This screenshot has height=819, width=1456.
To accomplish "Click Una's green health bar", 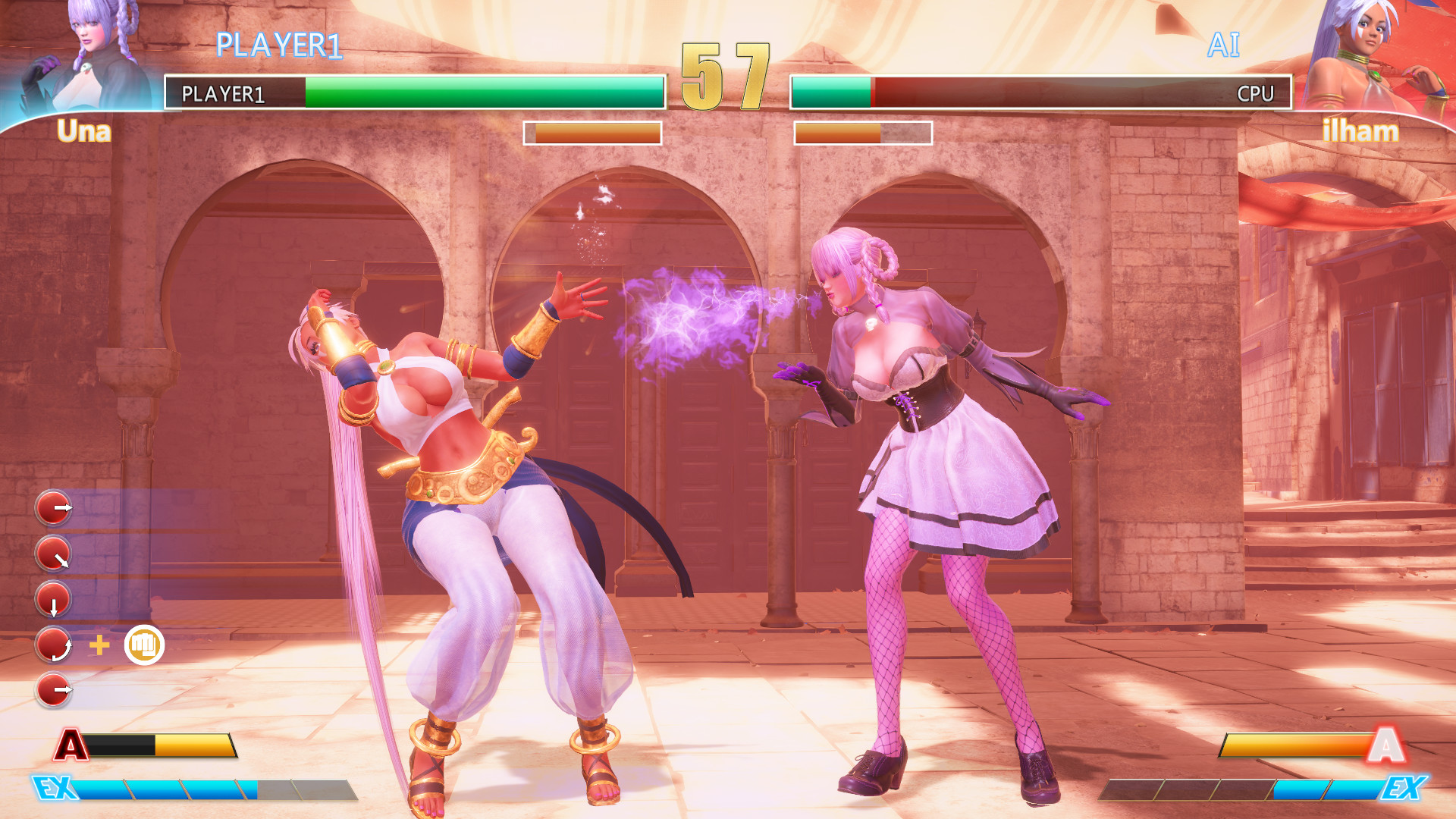I will [x=478, y=93].
